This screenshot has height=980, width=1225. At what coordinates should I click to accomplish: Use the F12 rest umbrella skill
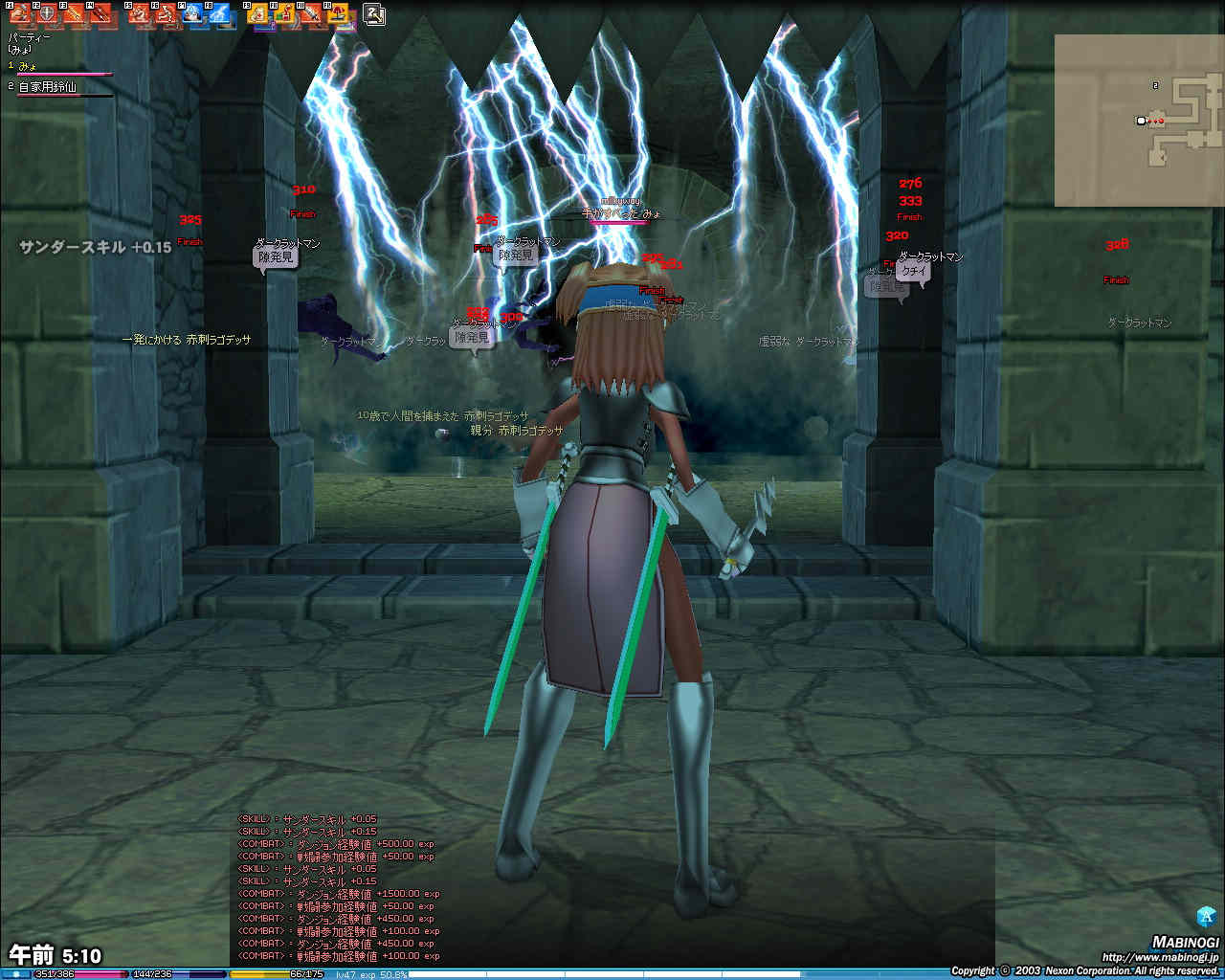click(x=339, y=15)
